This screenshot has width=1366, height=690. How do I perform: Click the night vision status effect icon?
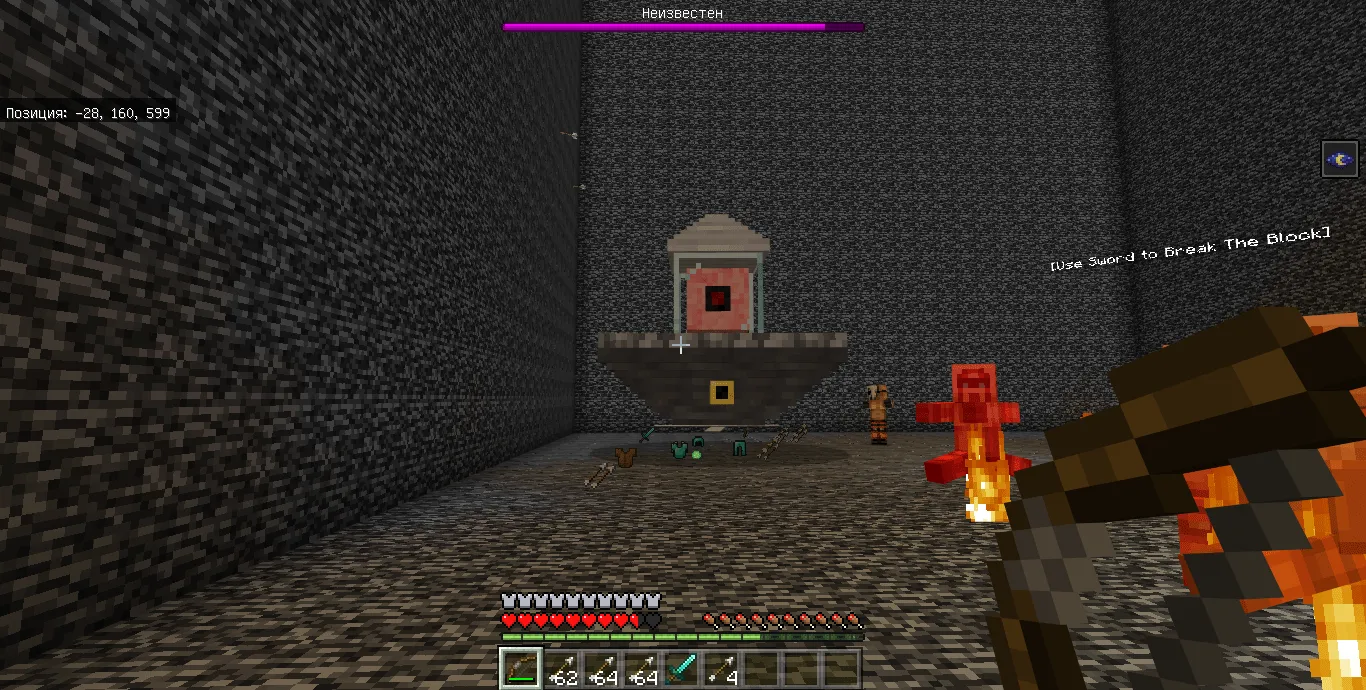click(x=1340, y=159)
